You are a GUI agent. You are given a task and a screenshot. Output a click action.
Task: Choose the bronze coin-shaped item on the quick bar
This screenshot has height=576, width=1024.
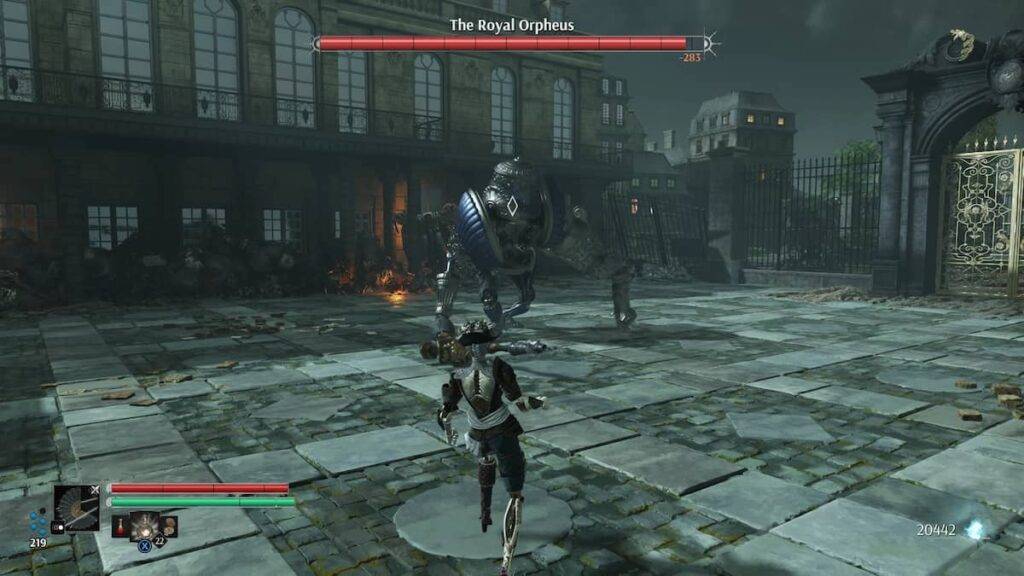pos(170,526)
